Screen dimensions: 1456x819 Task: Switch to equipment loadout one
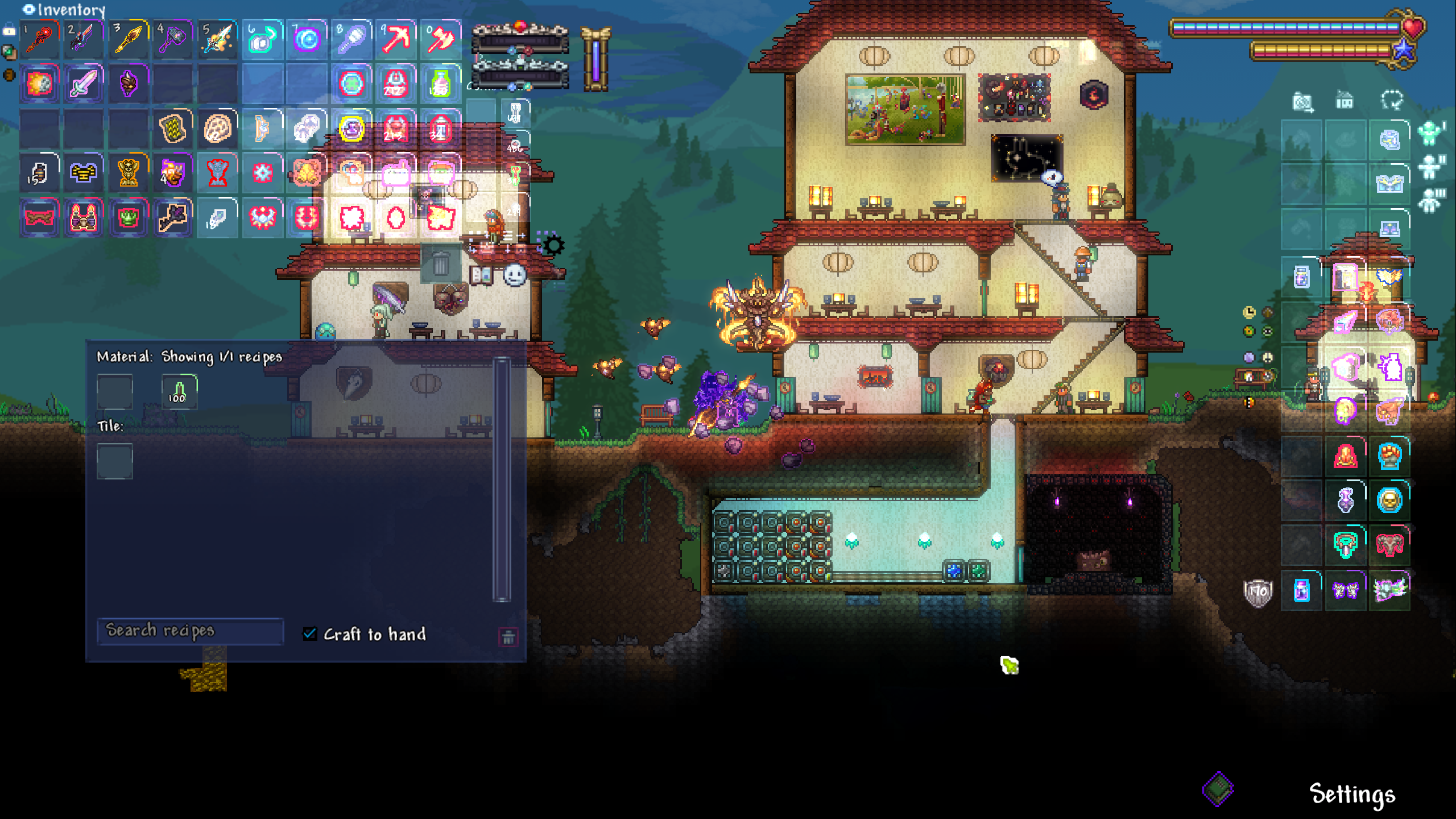click(1430, 134)
